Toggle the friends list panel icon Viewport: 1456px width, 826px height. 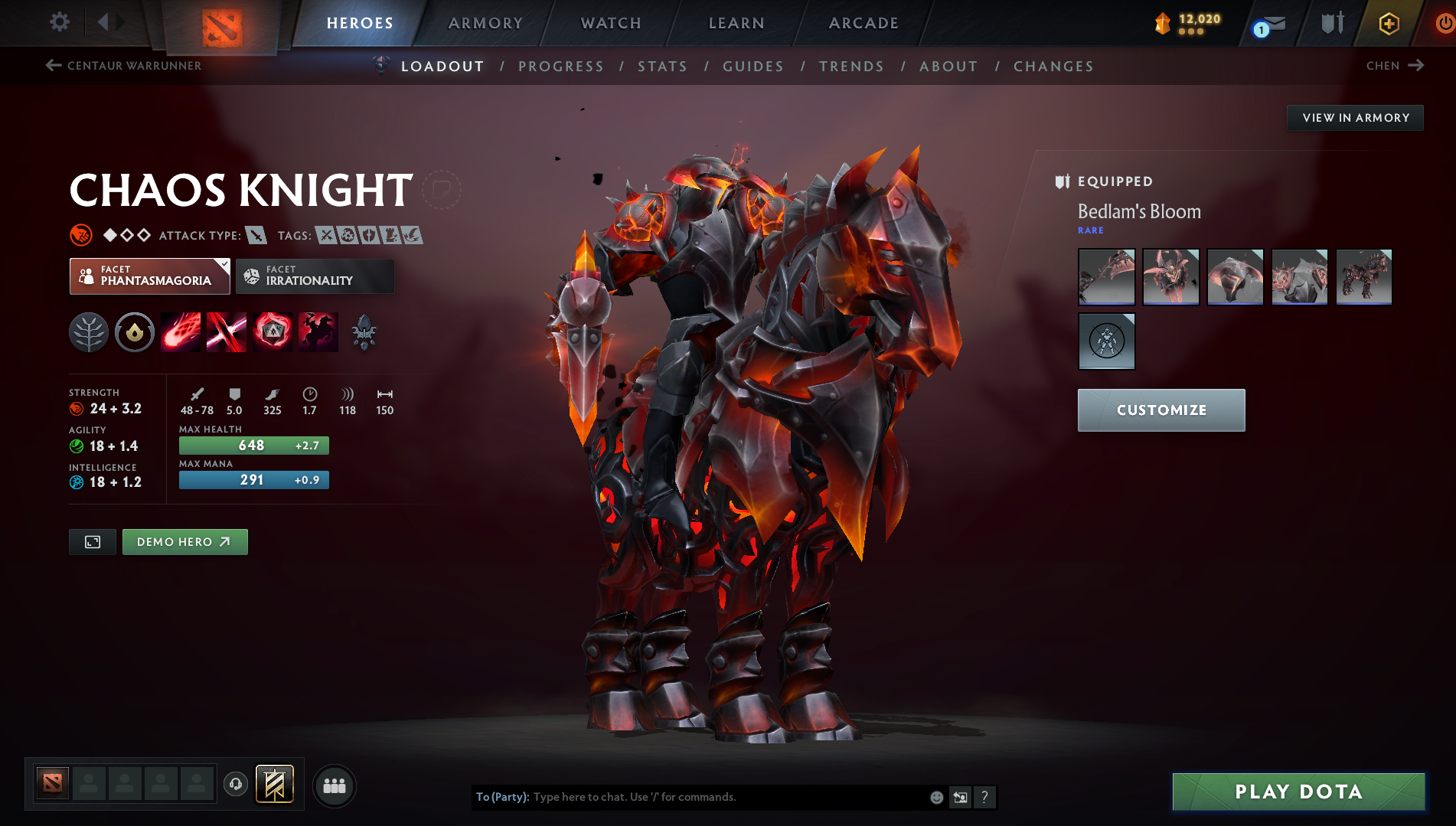[x=335, y=785]
